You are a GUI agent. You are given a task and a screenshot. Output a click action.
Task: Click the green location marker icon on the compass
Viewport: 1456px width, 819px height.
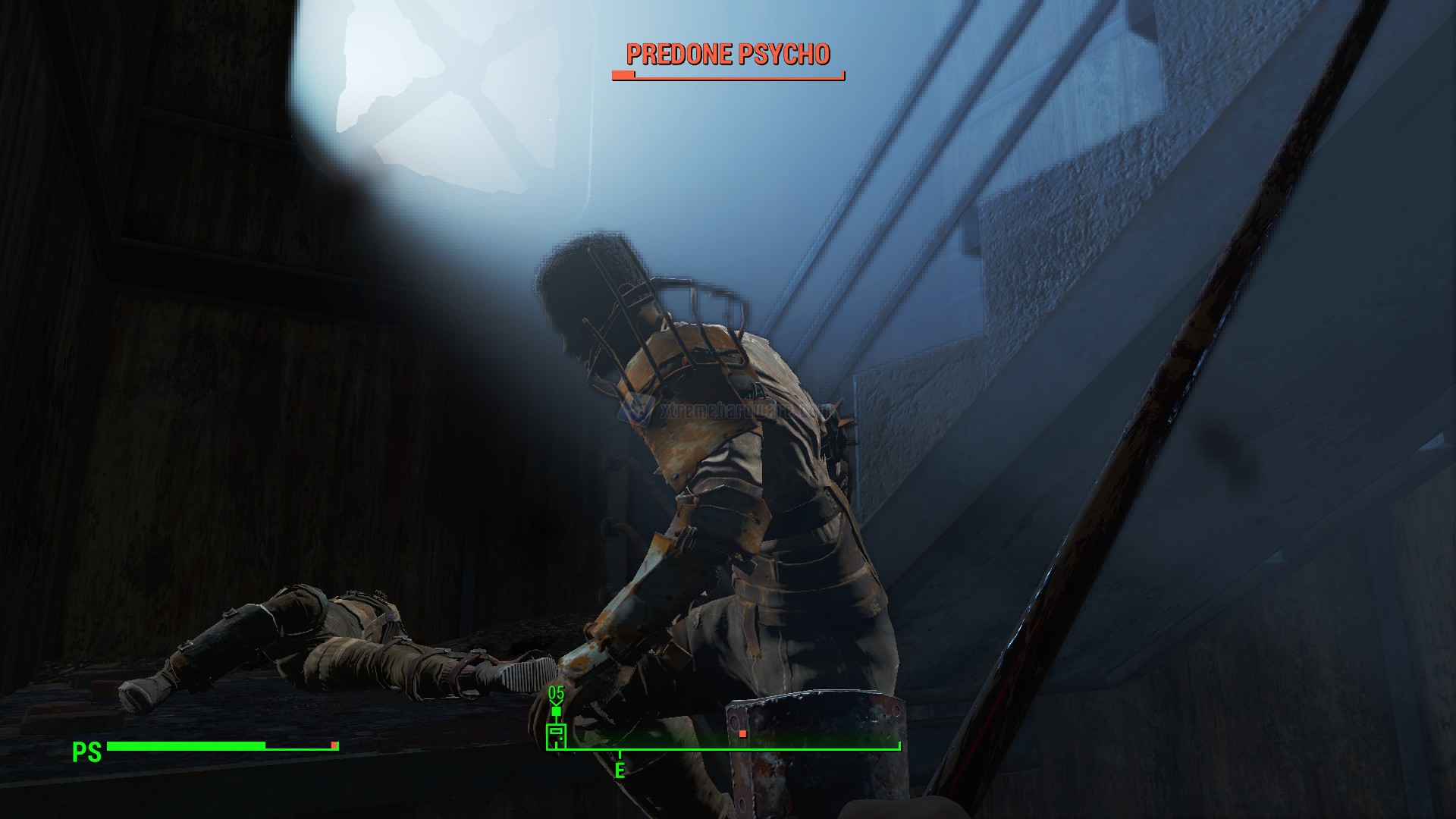pyautogui.click(x=556, y=735)
